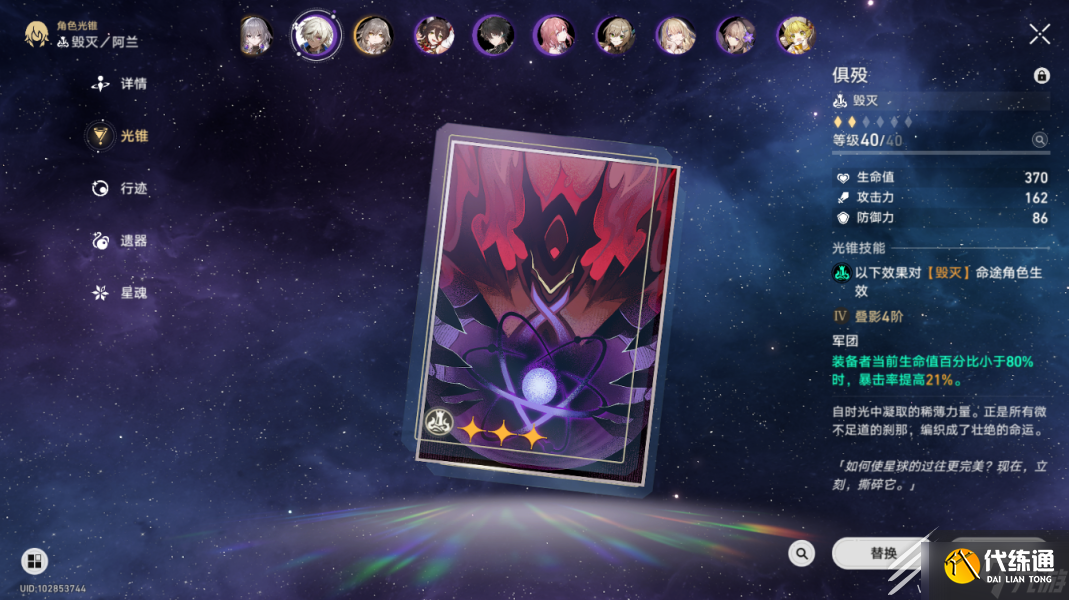Switch to the 光锥 light cone tab

point(120,136)
